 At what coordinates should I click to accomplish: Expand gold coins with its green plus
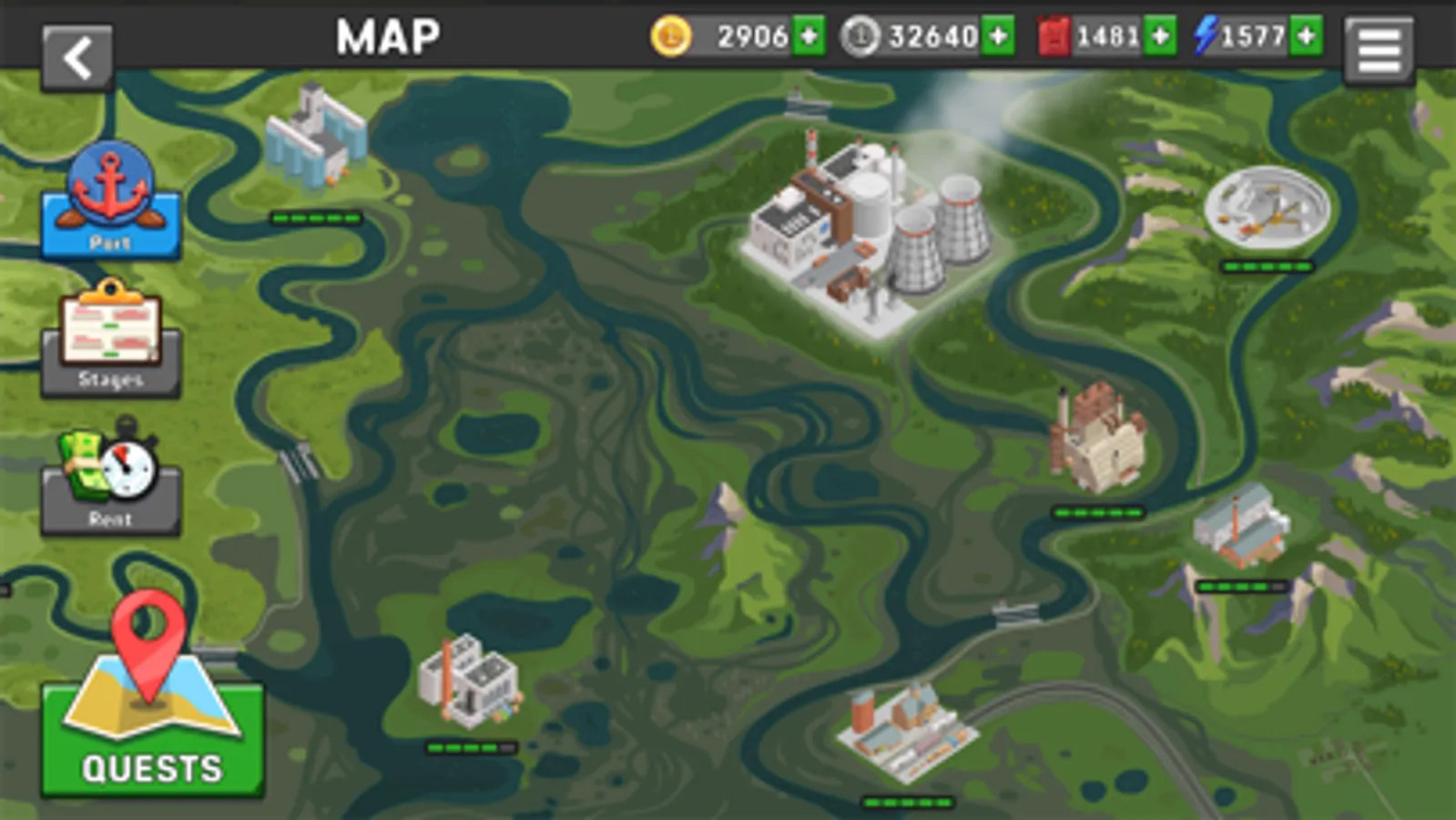click(809, 36)
